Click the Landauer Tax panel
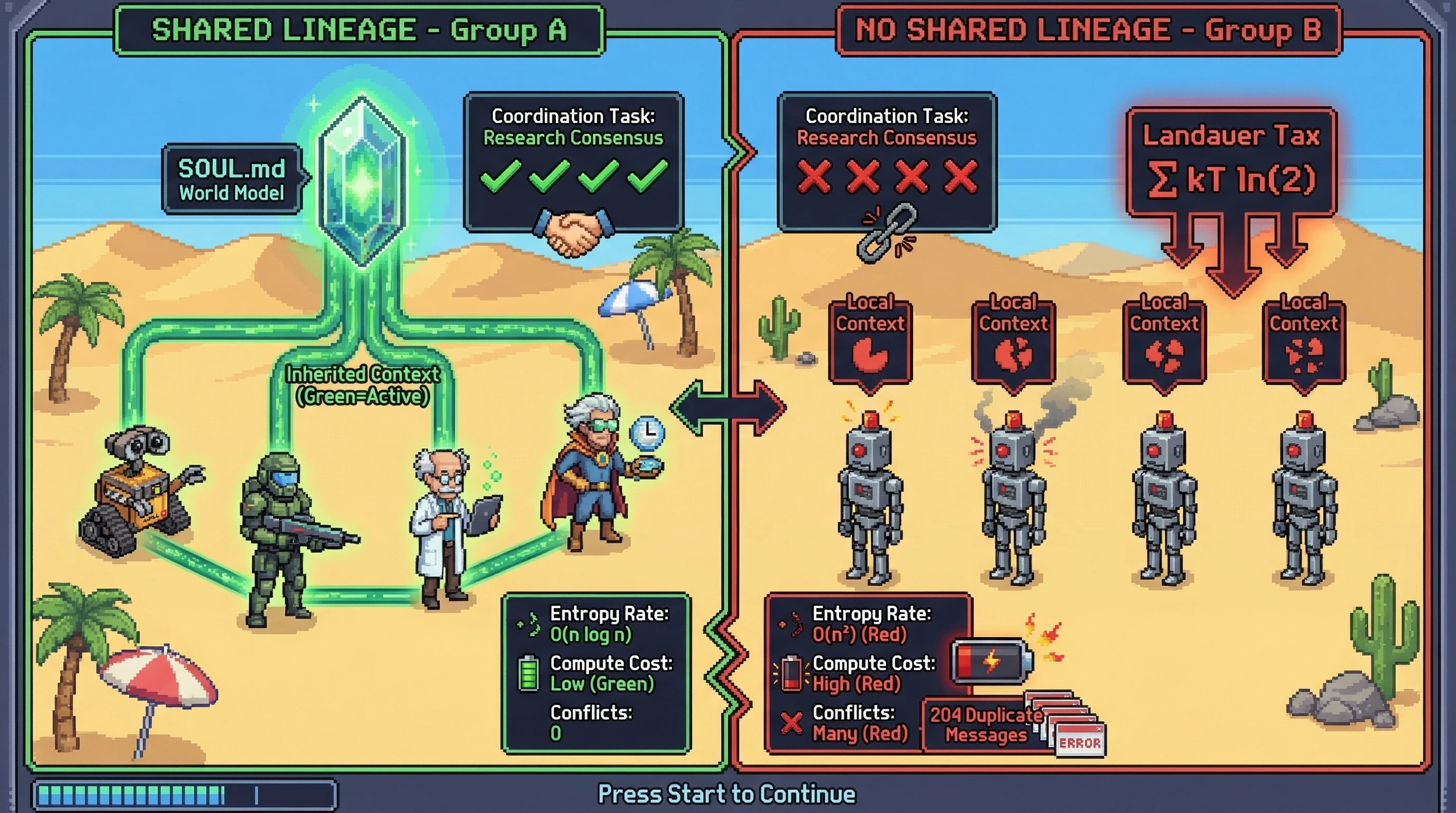 [1231, 162]
